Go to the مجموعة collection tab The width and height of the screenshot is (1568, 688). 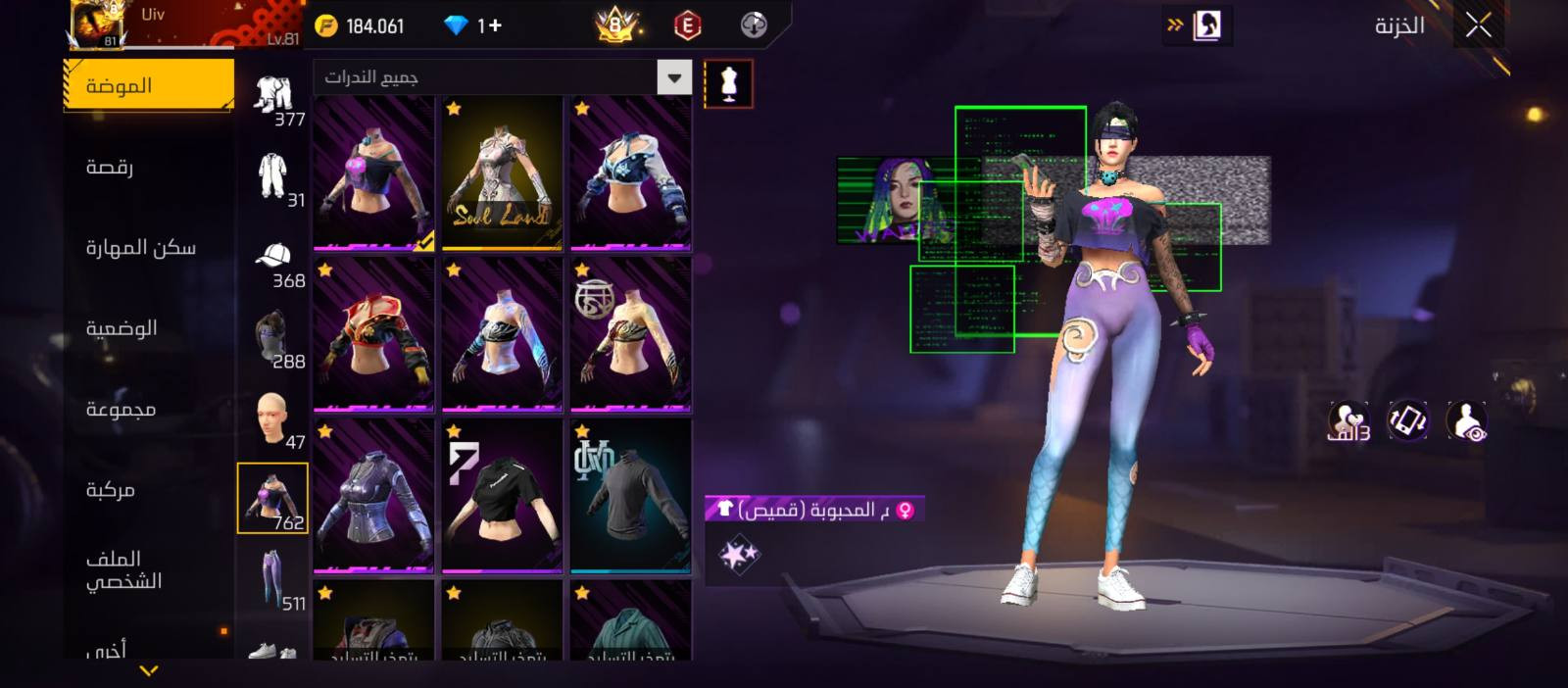pyautogui.click(x=121, y=410)
